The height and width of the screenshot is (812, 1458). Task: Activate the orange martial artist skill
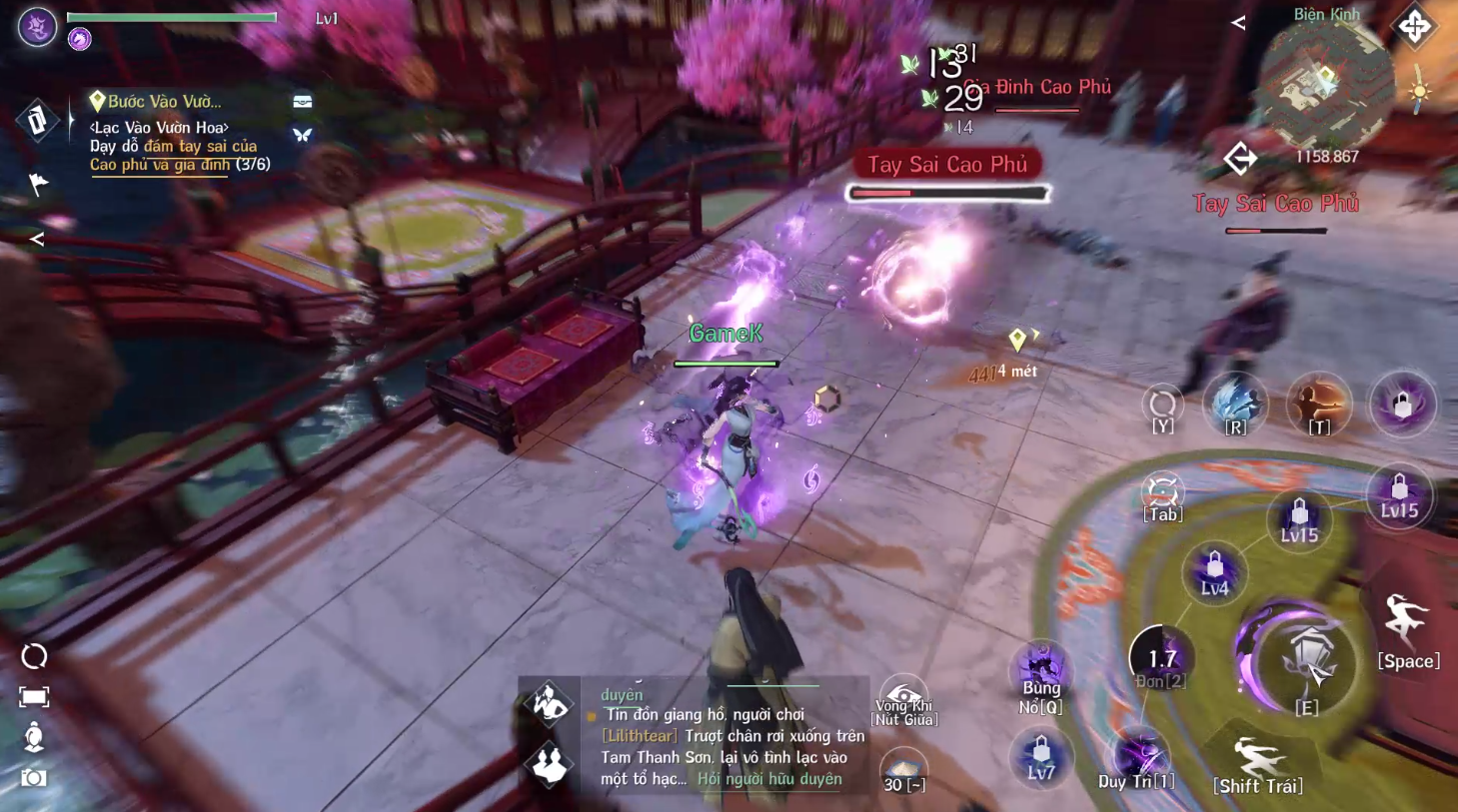click(1319, 404)
